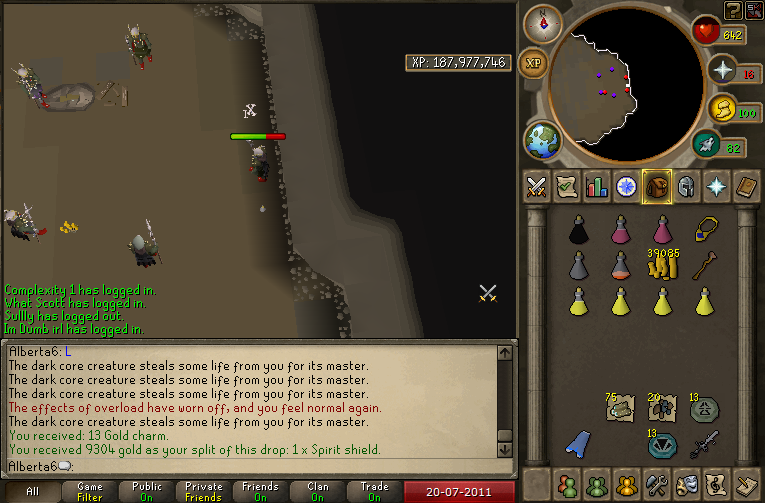Screen dimensions: 765x503
Task: Toggle the Clan chat filter
Action: [x=318, y=492]
